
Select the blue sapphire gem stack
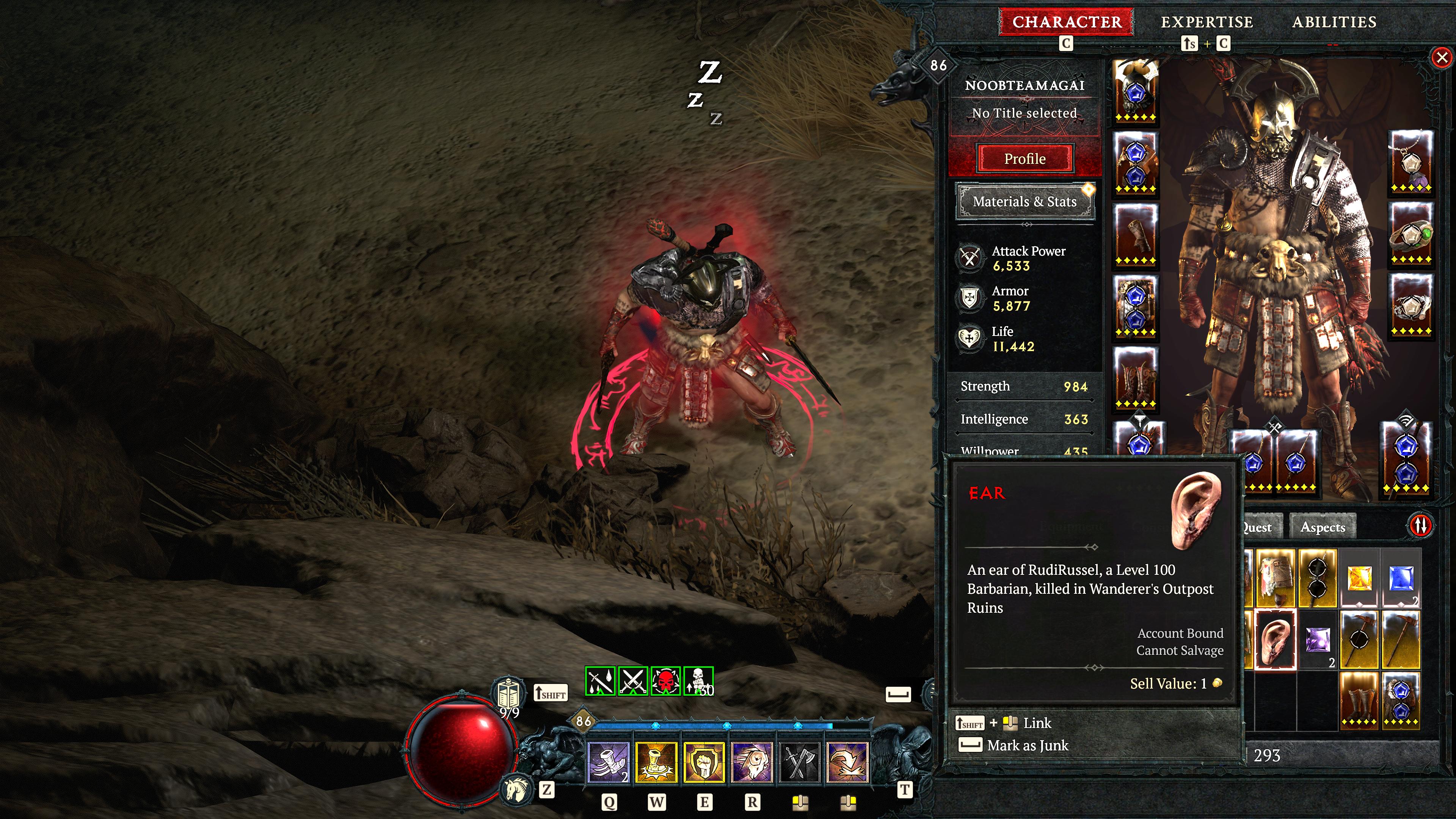(x=1401, y=578)
